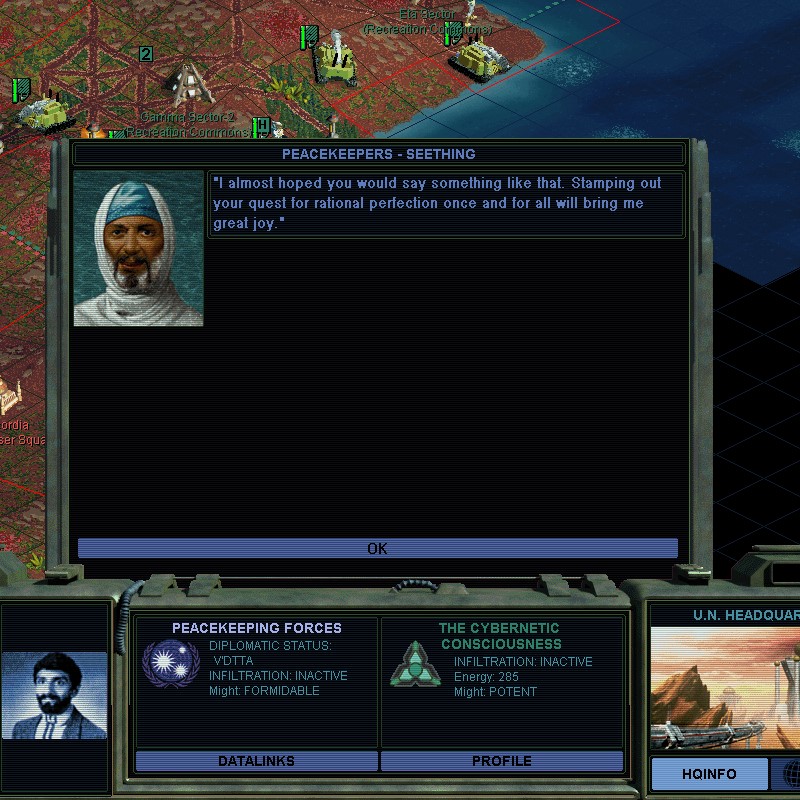Open the Datalinks
800x800 pixels.
256,761
